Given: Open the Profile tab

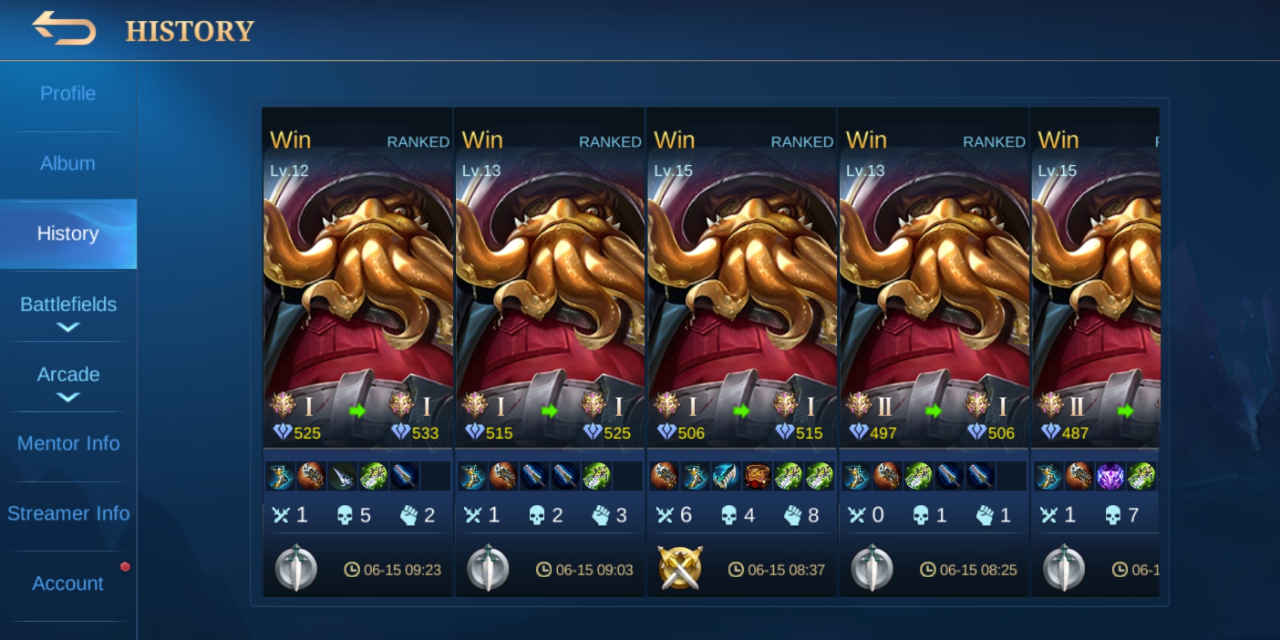Looking at the screenshot, I should click(68, 94).
